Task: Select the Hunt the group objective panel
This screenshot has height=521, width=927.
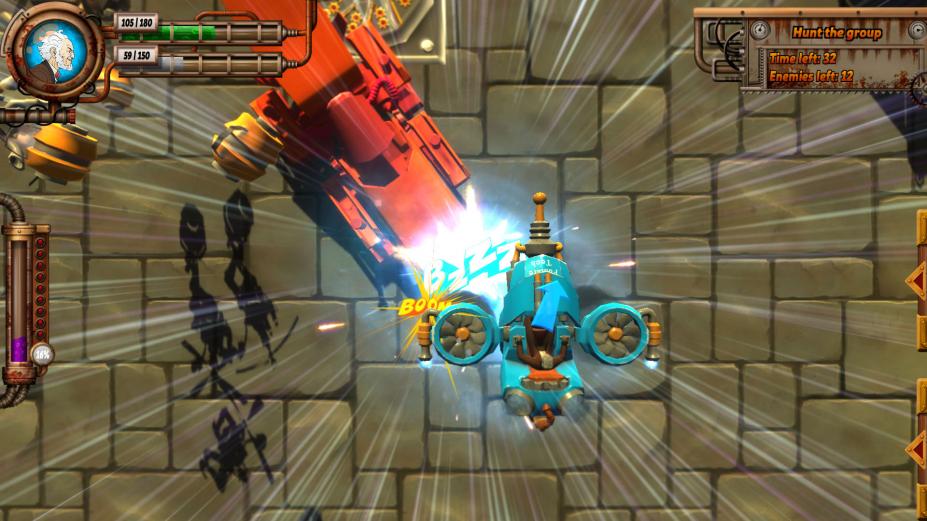Action: pos(836,53)
